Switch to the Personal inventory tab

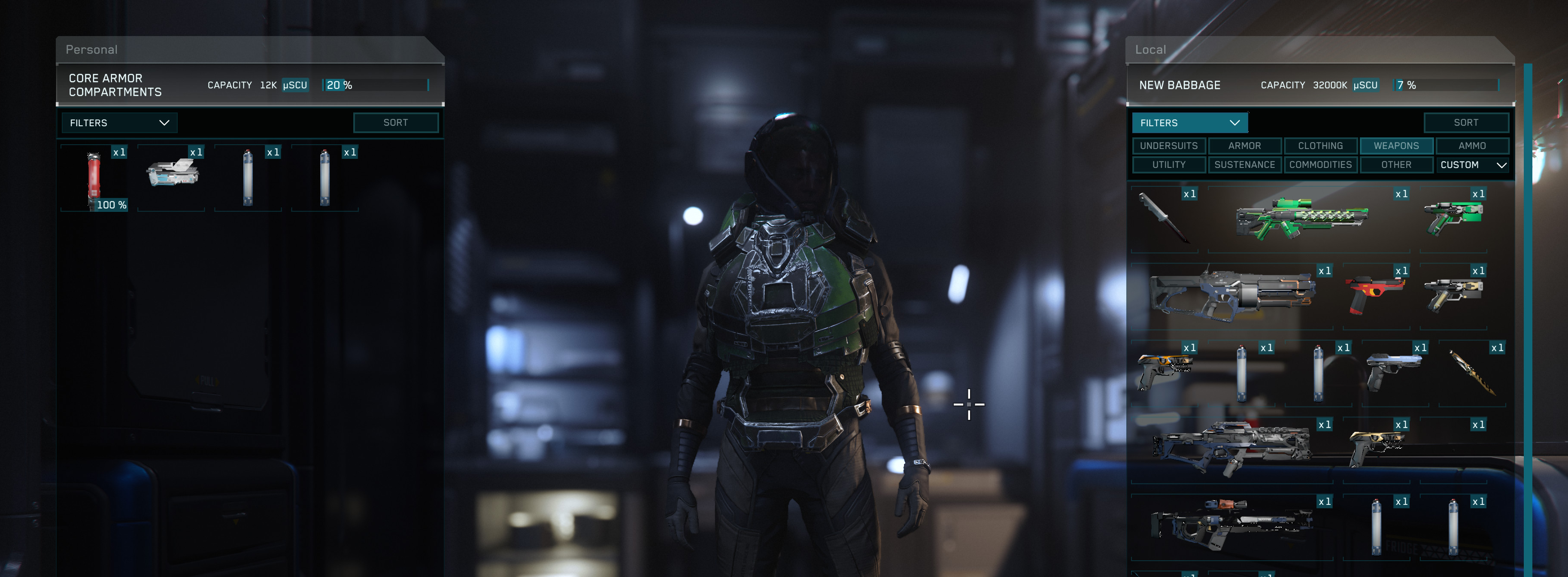point(91,49)
